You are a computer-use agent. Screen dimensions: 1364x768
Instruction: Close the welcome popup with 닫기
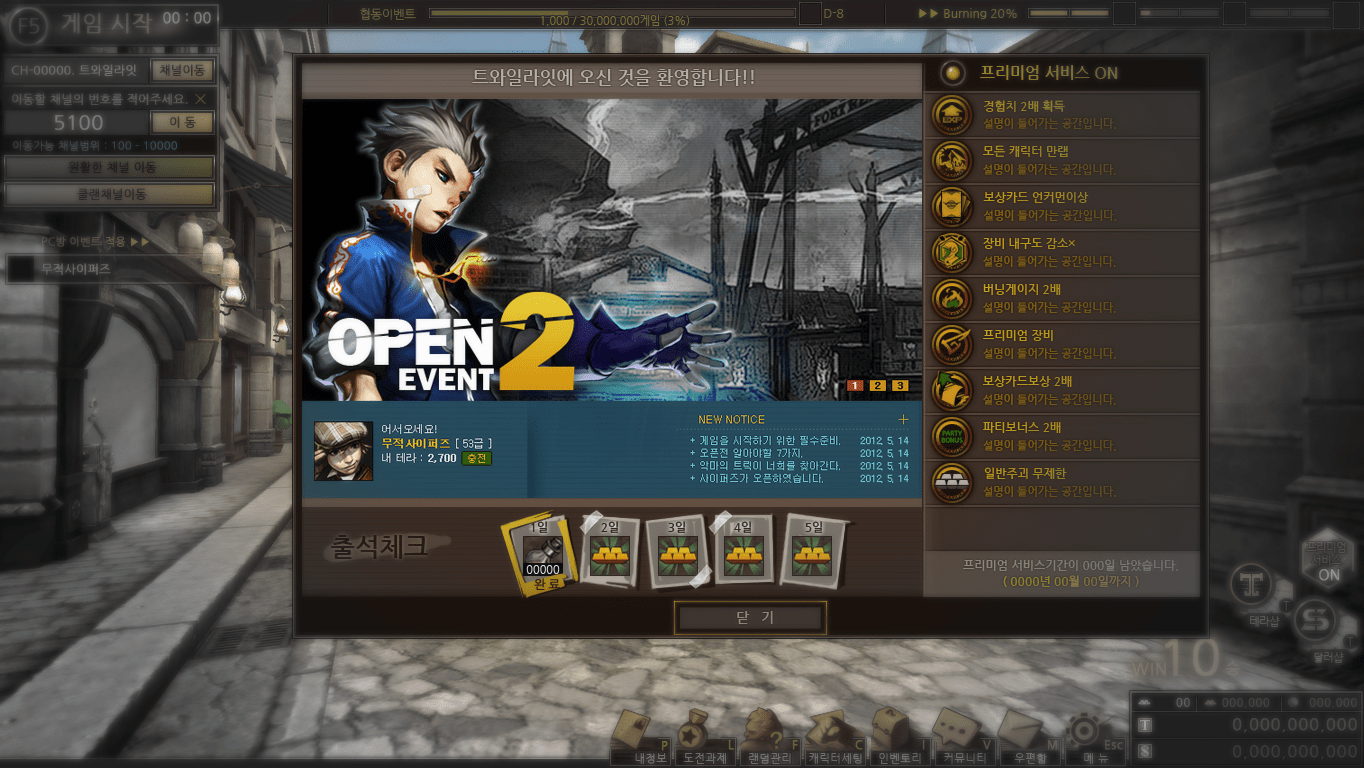pos(750,617)
